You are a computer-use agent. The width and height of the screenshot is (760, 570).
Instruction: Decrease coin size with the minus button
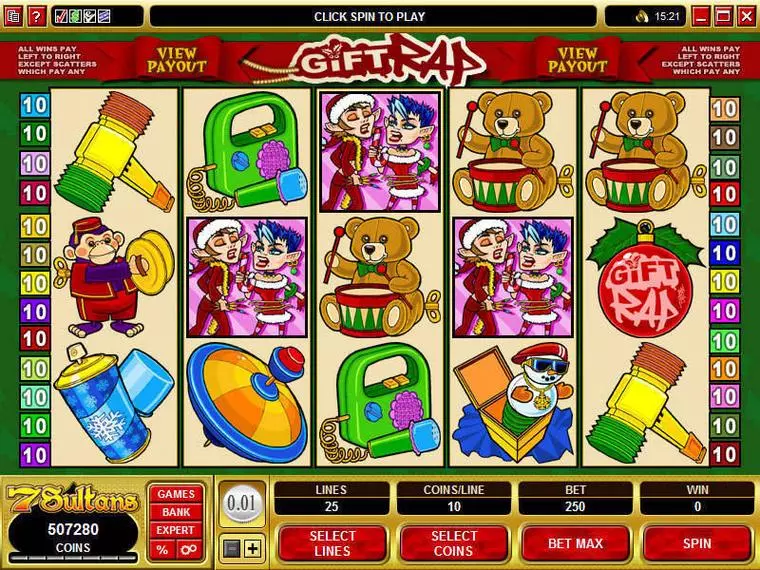click(x=232, y=548)
